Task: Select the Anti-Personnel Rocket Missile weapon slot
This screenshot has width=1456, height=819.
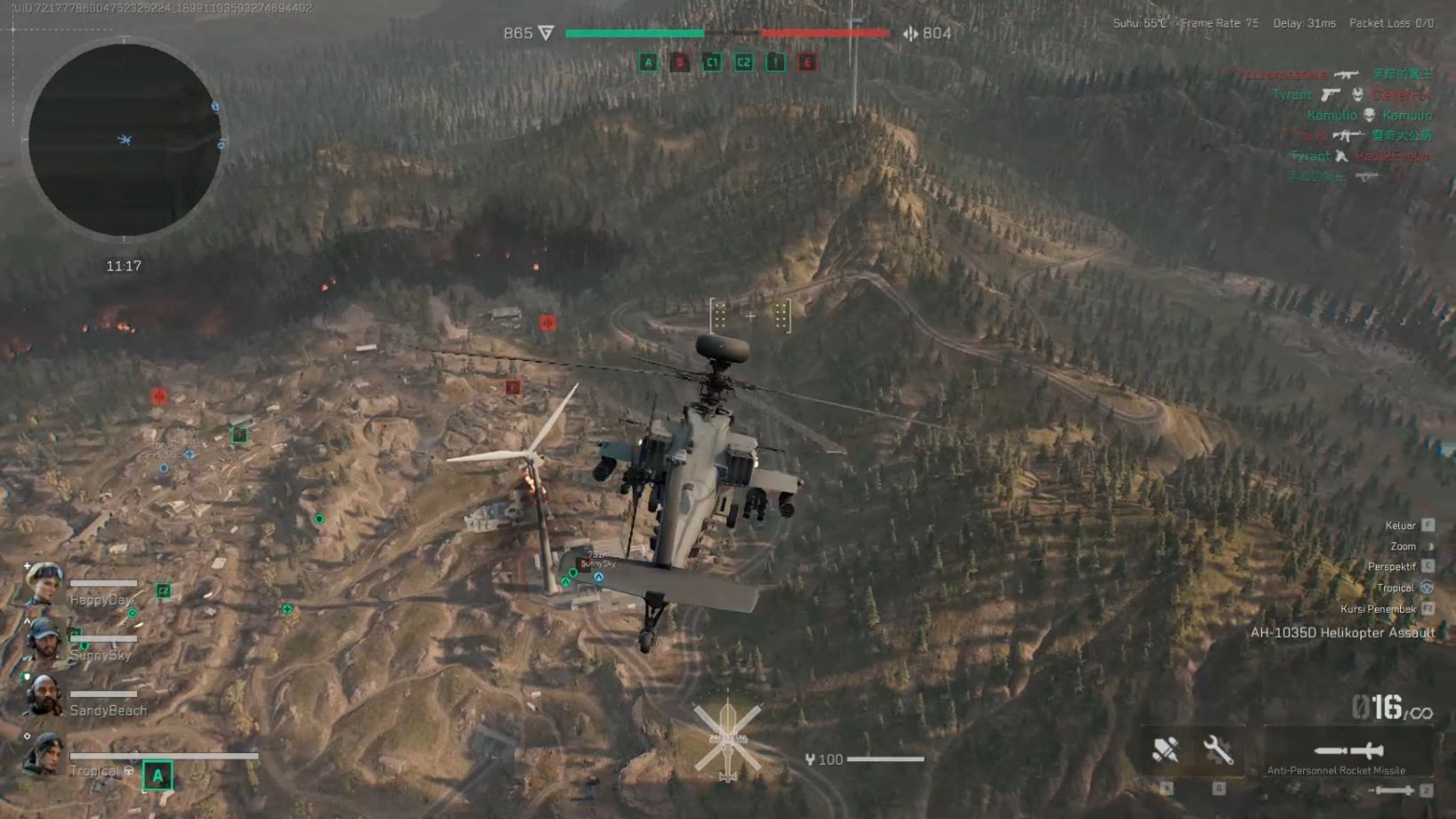Action: pyautogui.click(x=1348, y=752)
